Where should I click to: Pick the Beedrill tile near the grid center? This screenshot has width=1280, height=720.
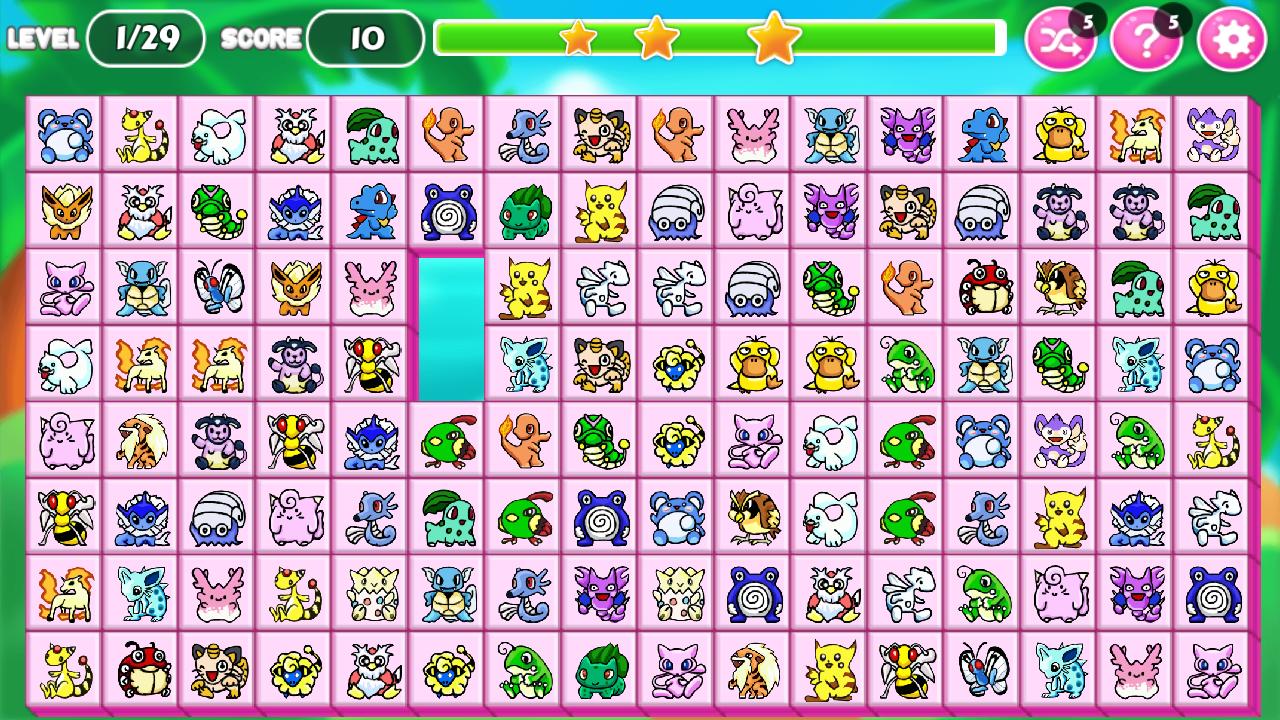tap(370, 365)
